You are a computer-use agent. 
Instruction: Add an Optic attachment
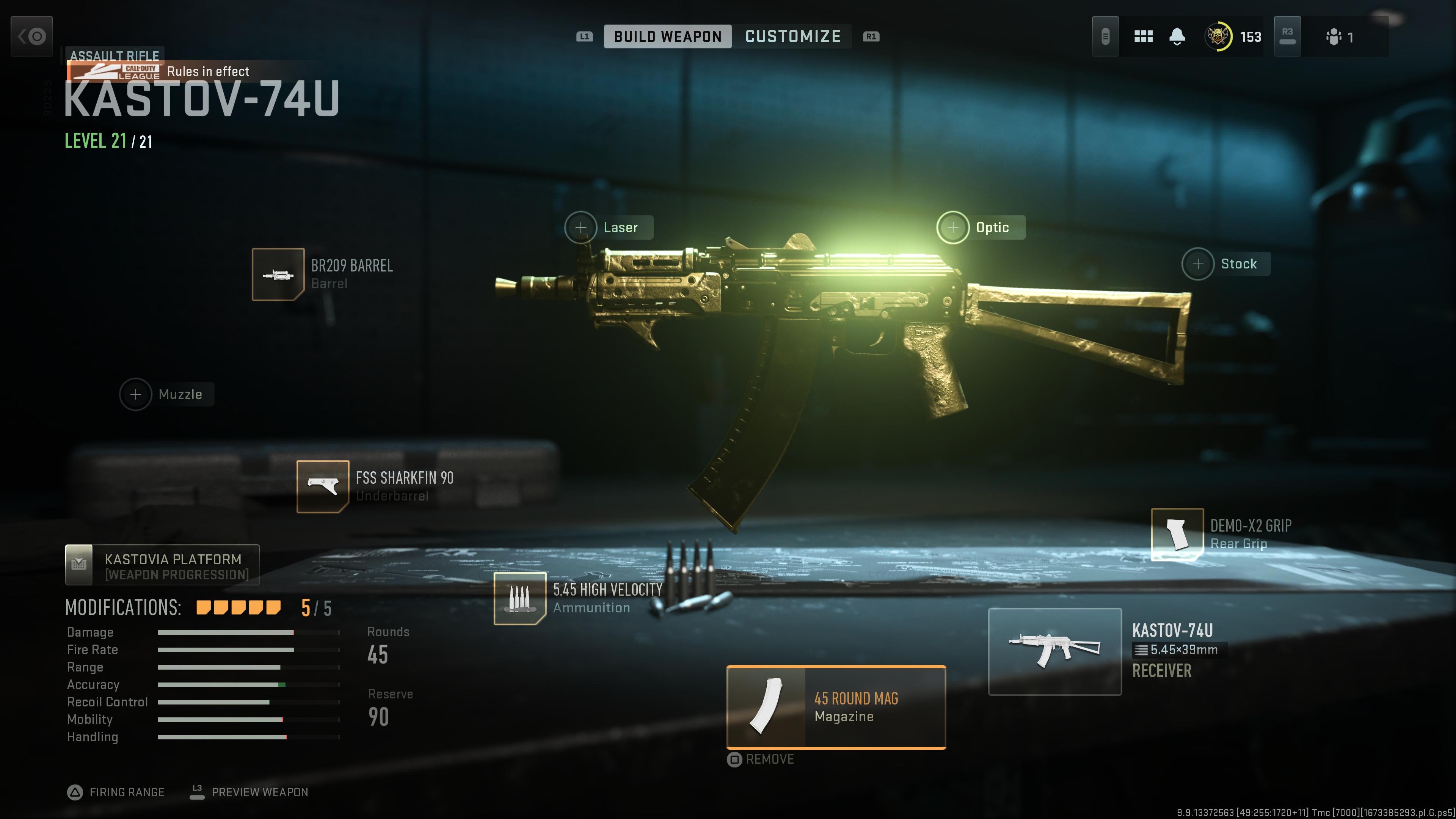953,228
